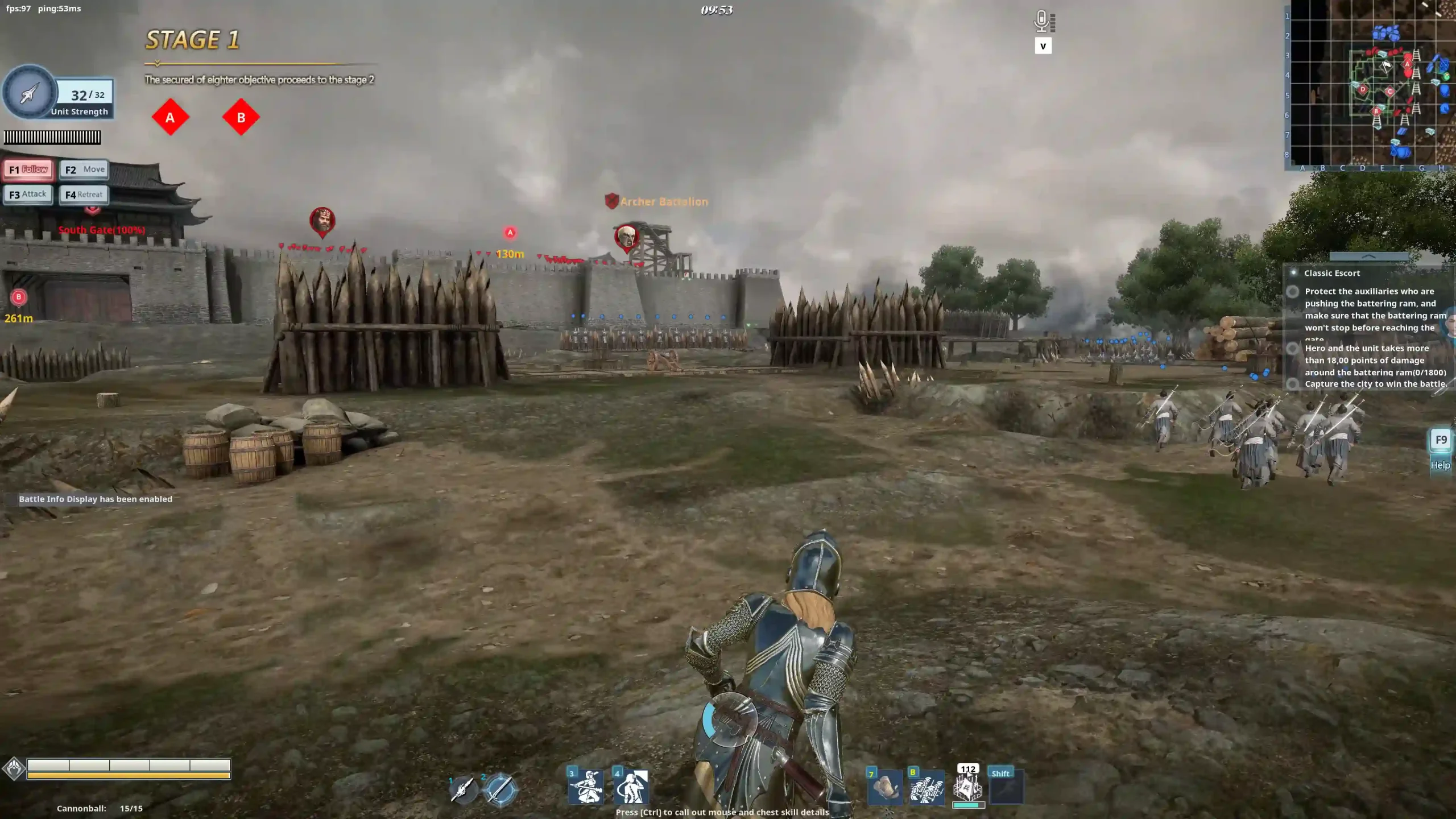
Task: Click the Classic Escort quest tracker title
Action: pos(1331,273)
